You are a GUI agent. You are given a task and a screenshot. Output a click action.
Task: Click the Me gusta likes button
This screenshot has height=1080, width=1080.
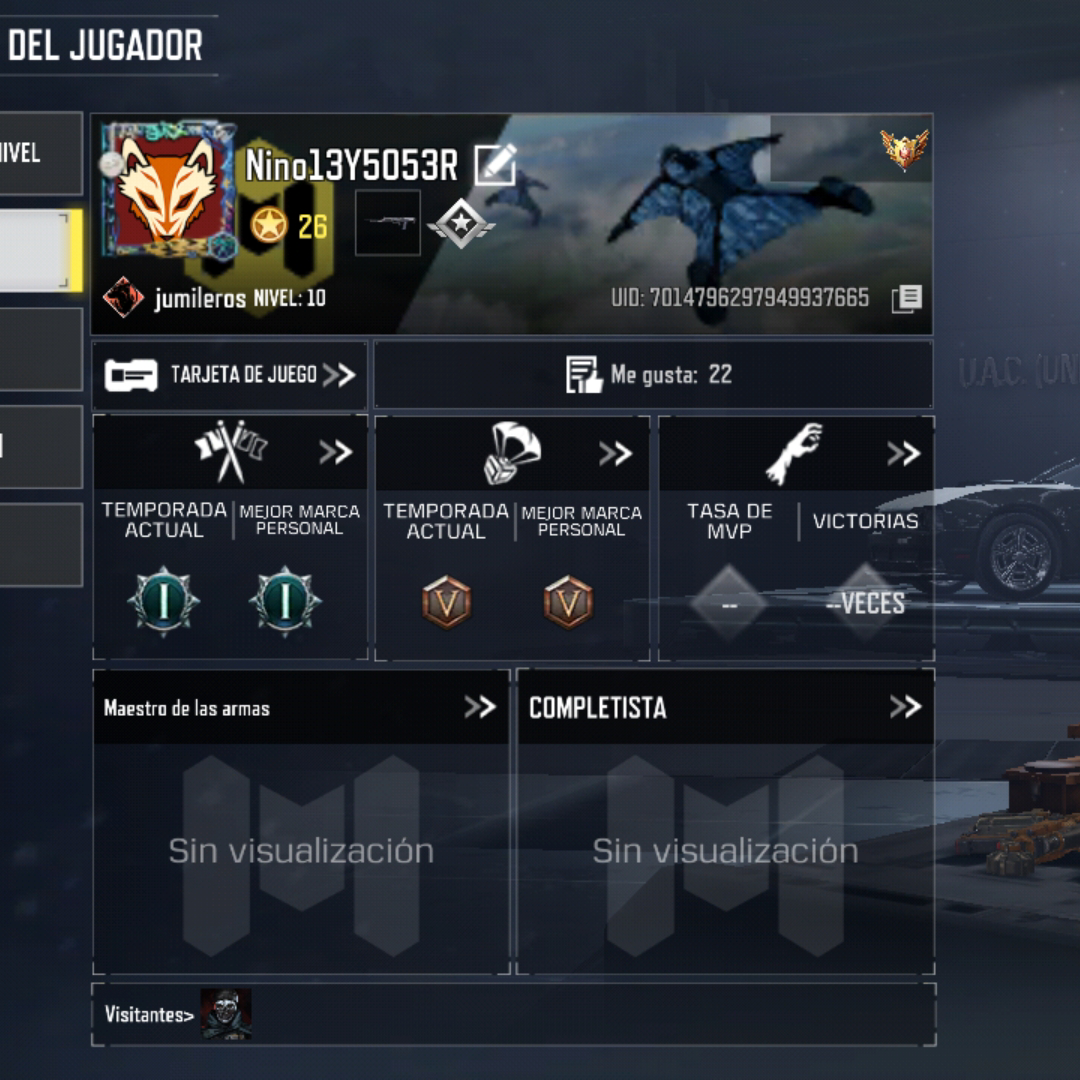tap(652, 375)
